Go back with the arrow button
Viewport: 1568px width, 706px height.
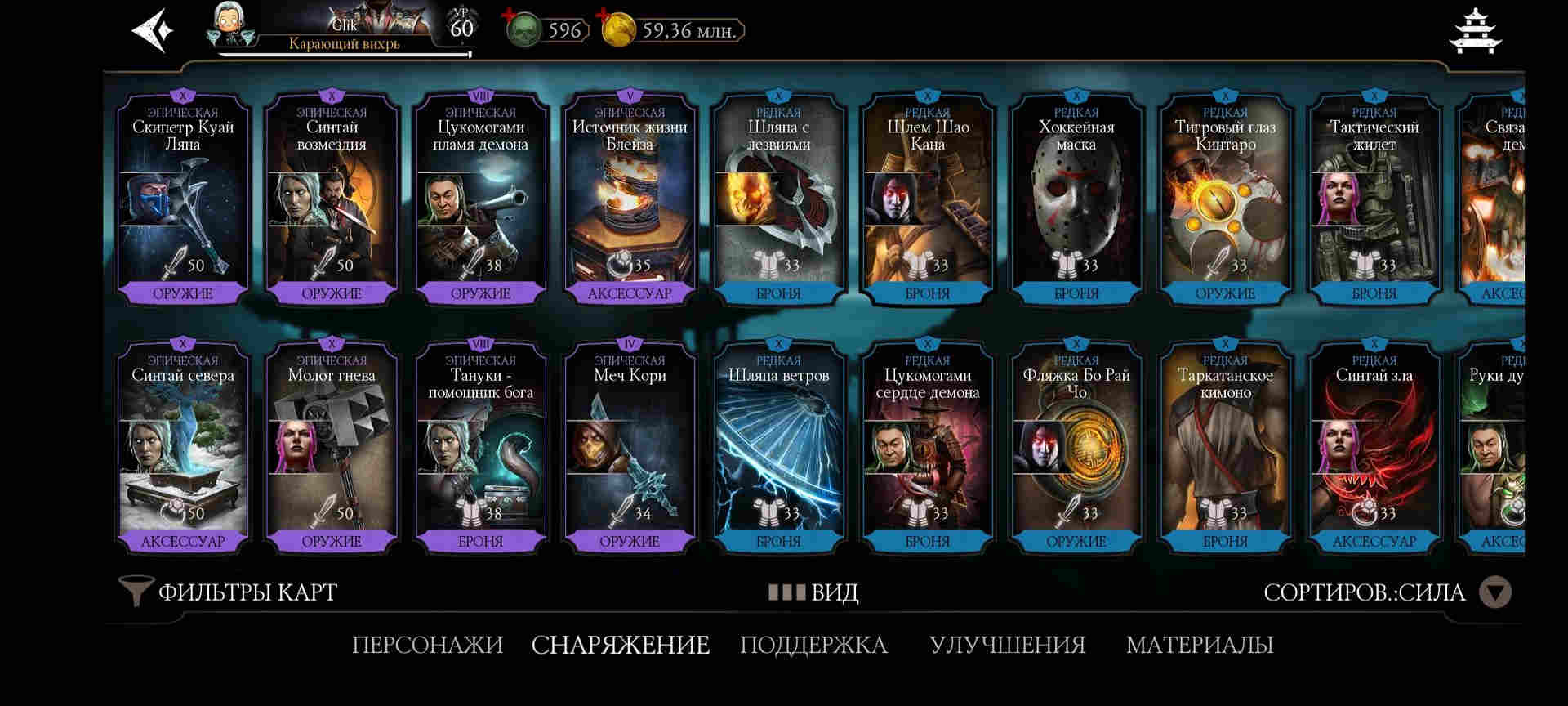click(x=153, y=31)
